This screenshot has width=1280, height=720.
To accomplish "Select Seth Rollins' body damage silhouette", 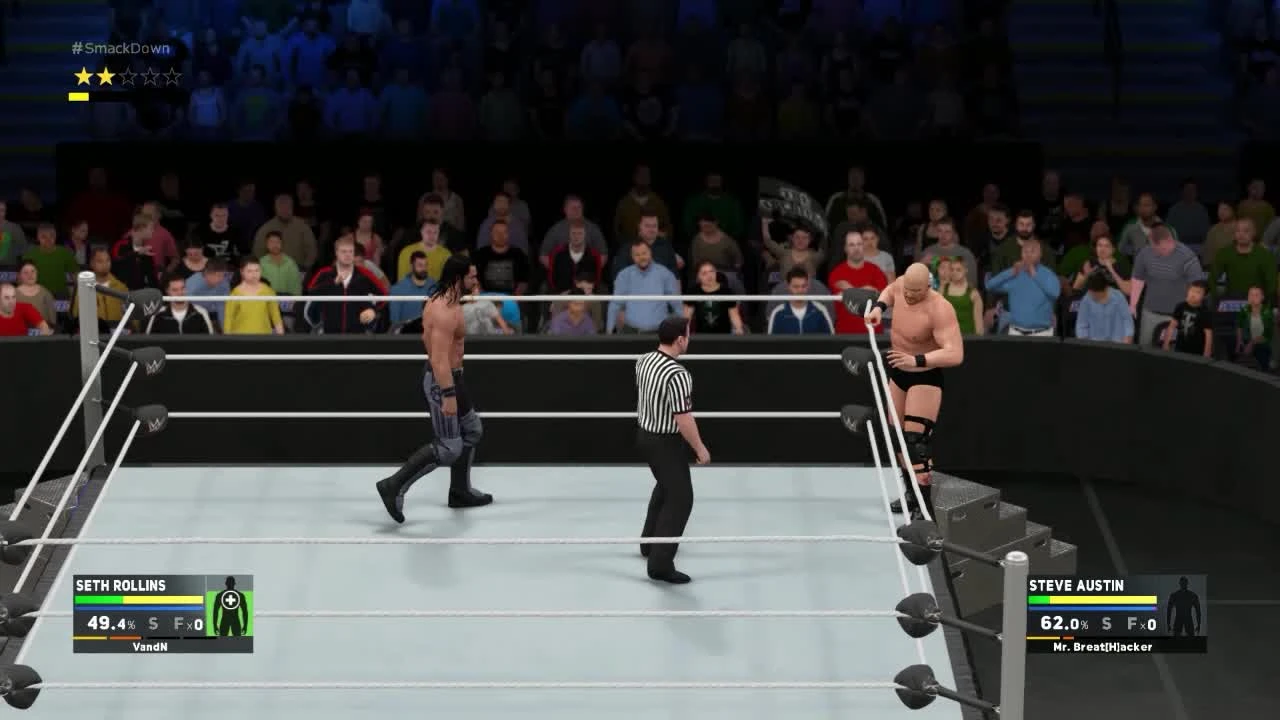I will tap(231, 620).
